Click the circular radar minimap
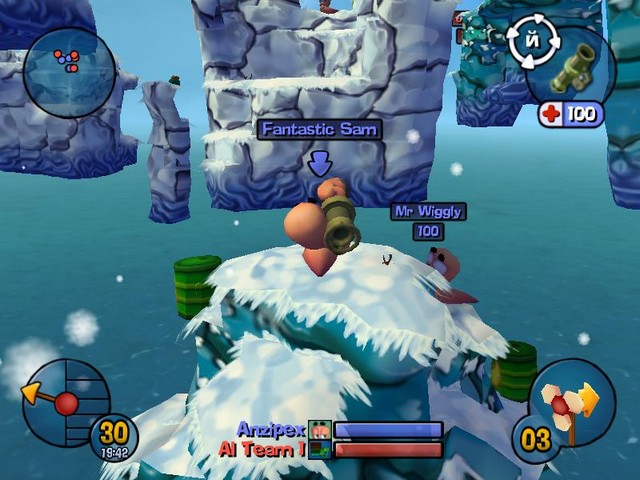 pyautogui.click(x=68, y=71)
